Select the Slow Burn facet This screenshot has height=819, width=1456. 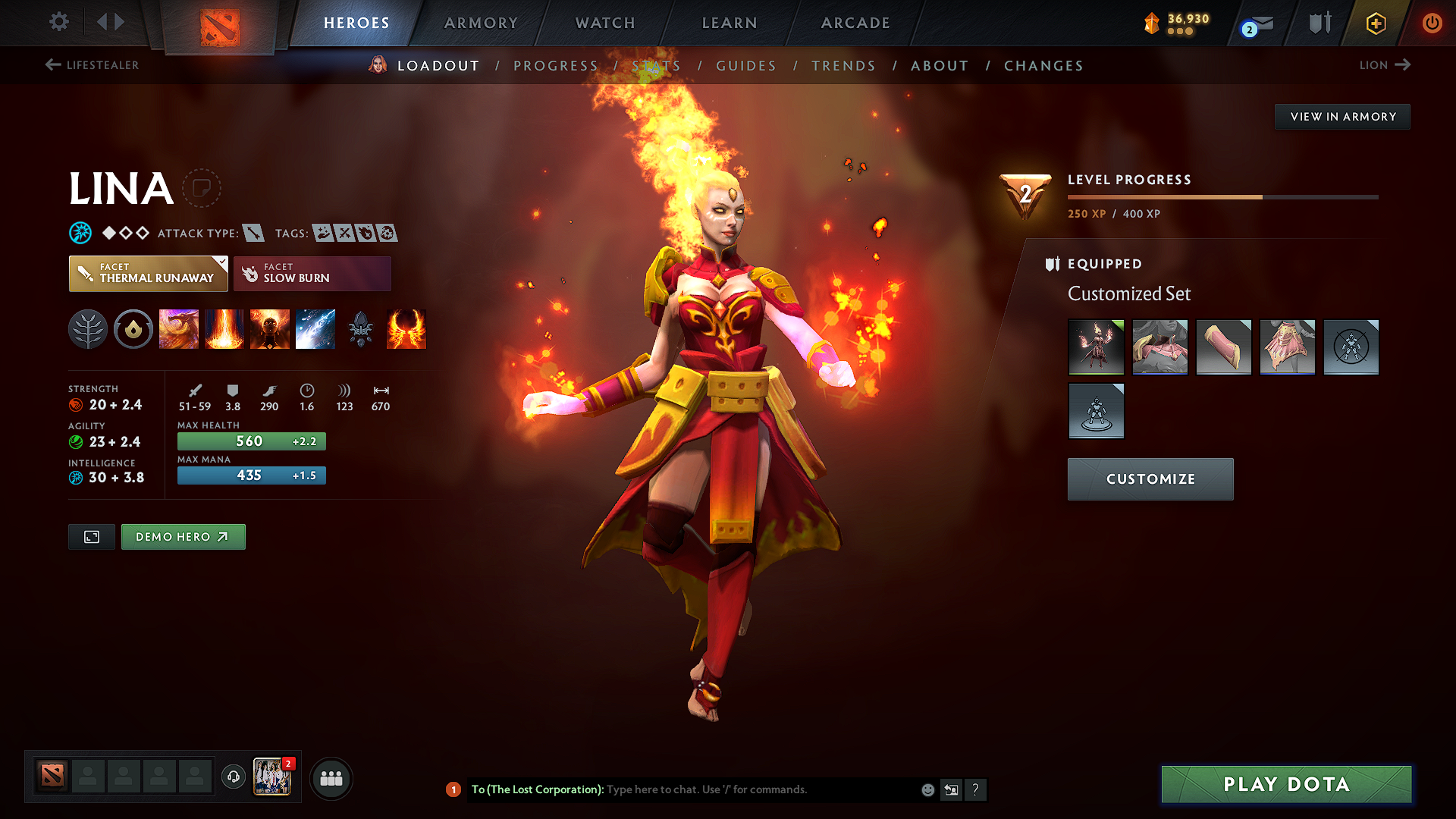pos(312,273)
